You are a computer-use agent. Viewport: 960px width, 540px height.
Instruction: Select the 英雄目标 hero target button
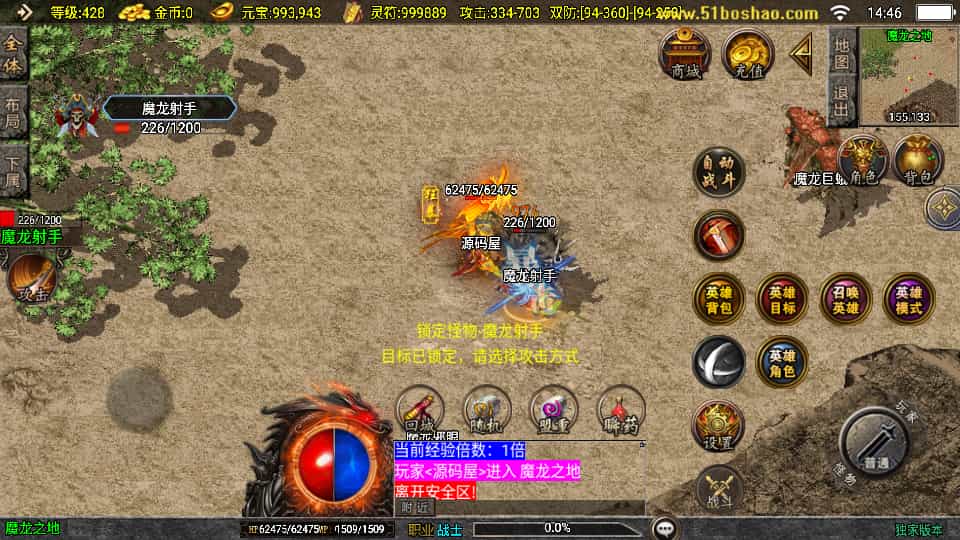click(782, 299)
